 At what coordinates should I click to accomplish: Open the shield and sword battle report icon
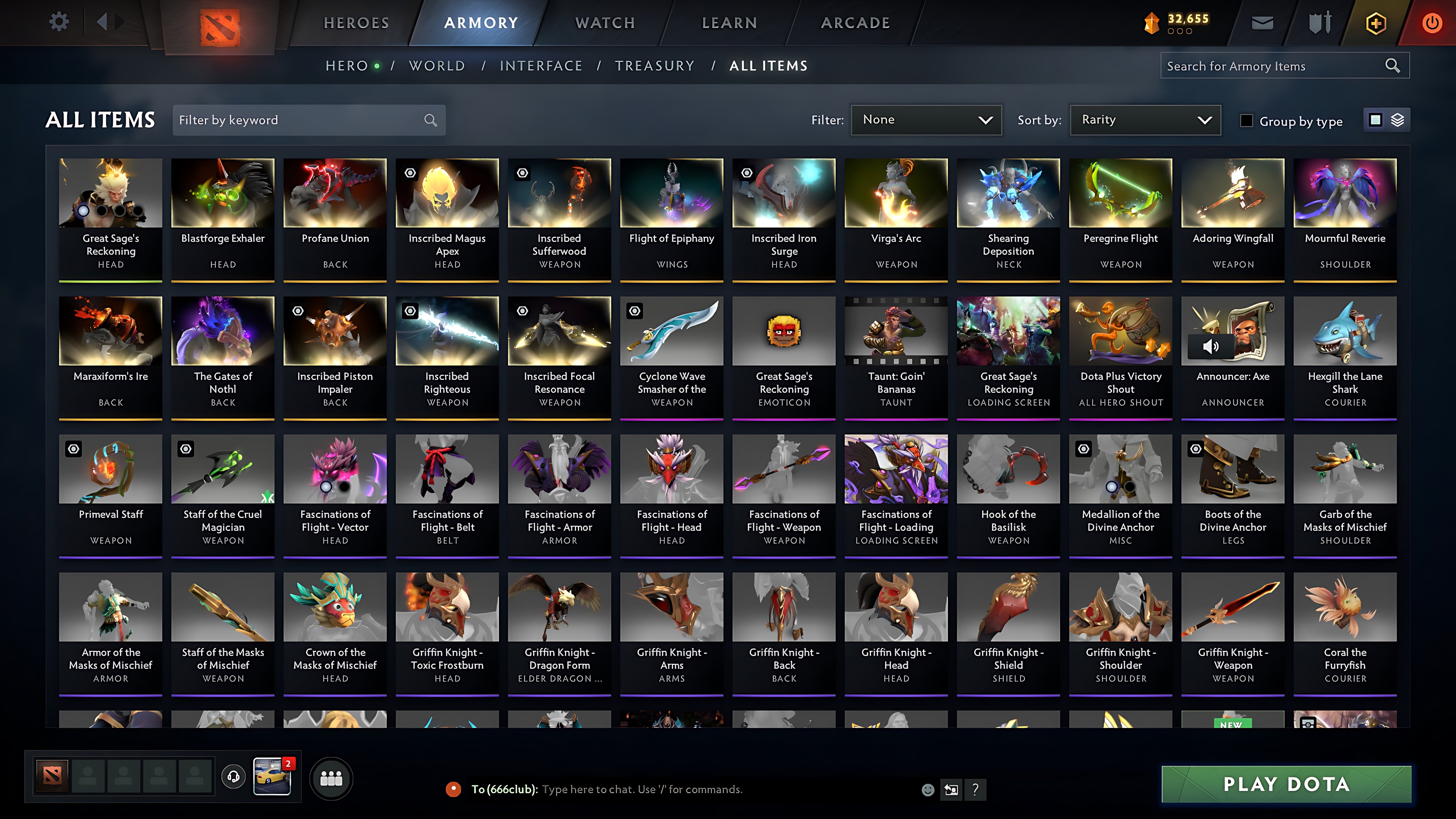(1319, 22)
